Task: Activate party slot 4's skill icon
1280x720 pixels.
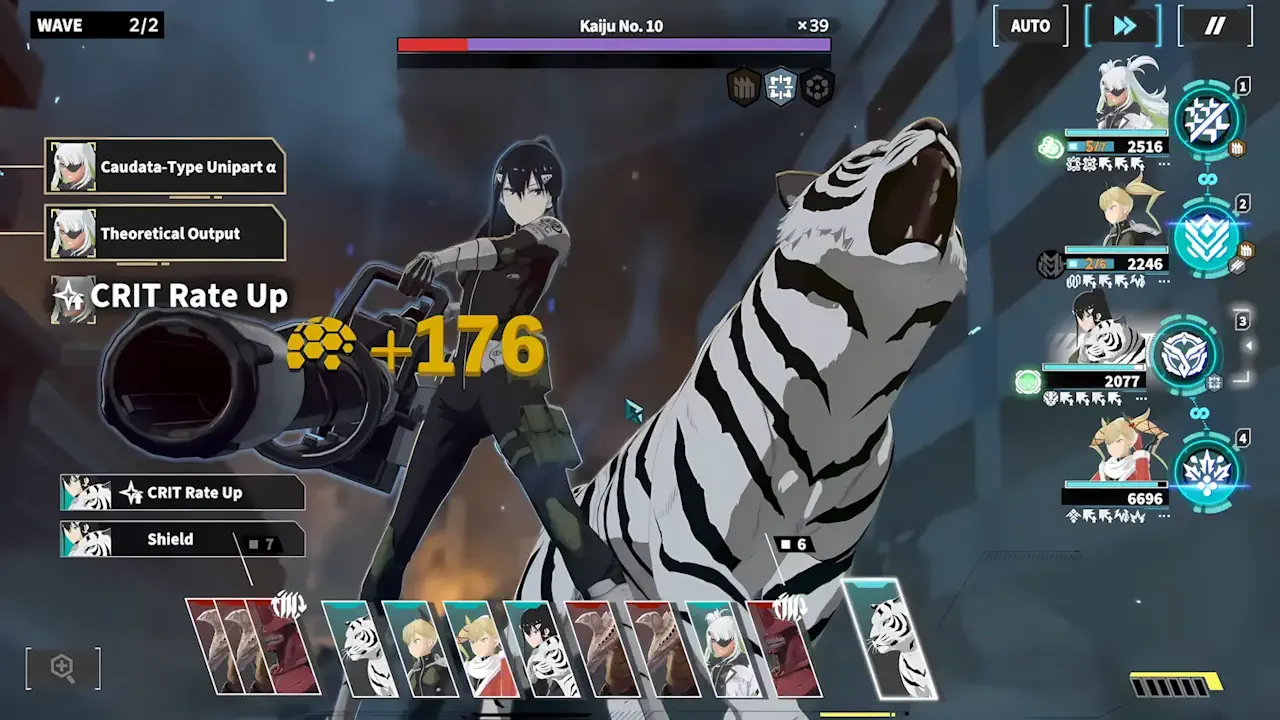Action: tap(1207, 472)
